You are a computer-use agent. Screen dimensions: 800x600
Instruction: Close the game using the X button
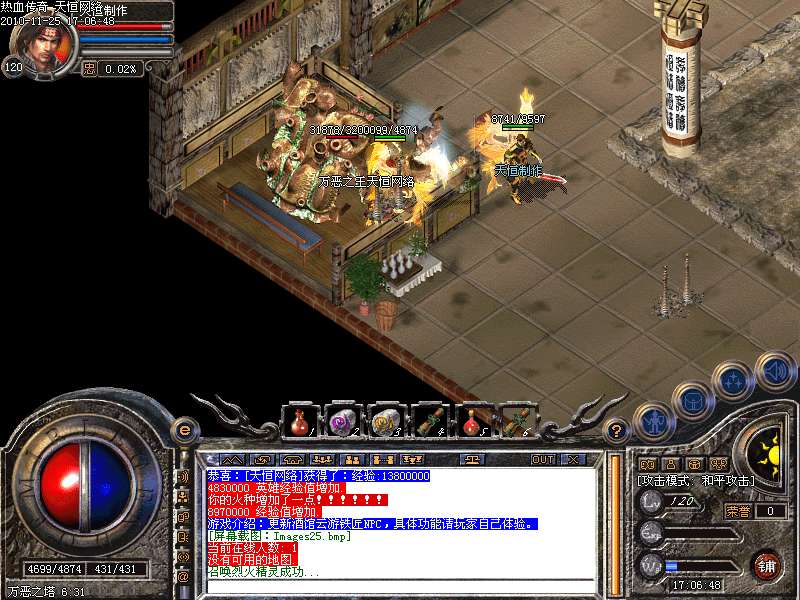coord(572,459)
